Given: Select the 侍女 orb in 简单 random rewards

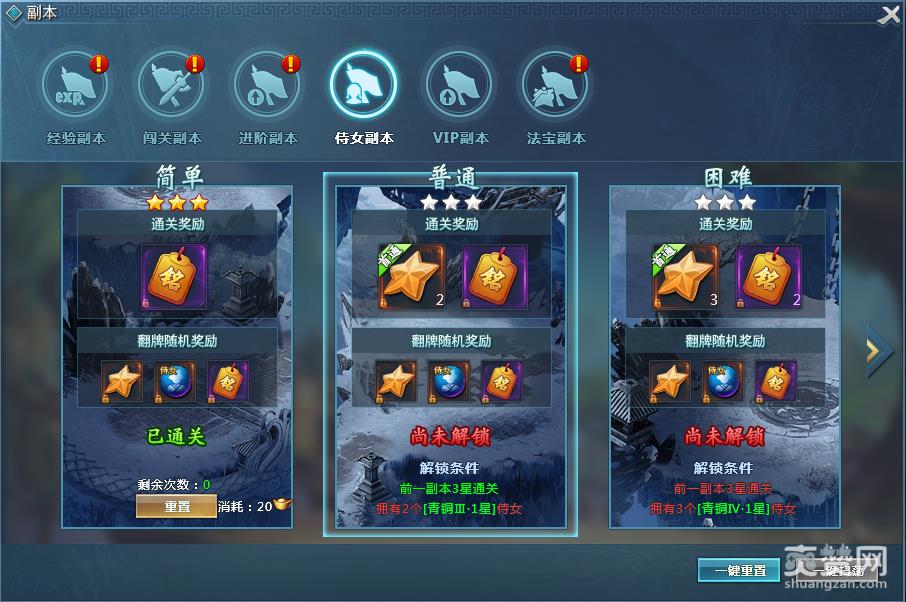Looking at the screenshot, I should (x=175, y=381).
